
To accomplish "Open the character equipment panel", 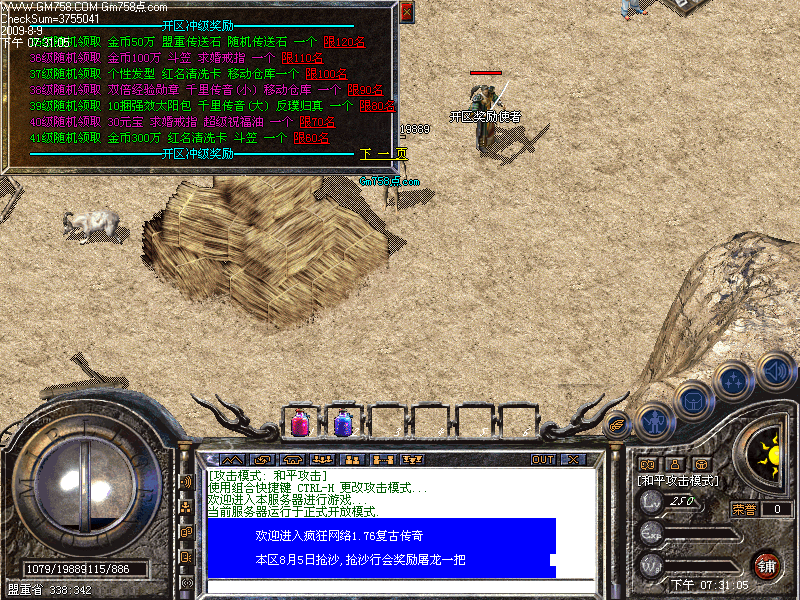I will tap(656, 421).
